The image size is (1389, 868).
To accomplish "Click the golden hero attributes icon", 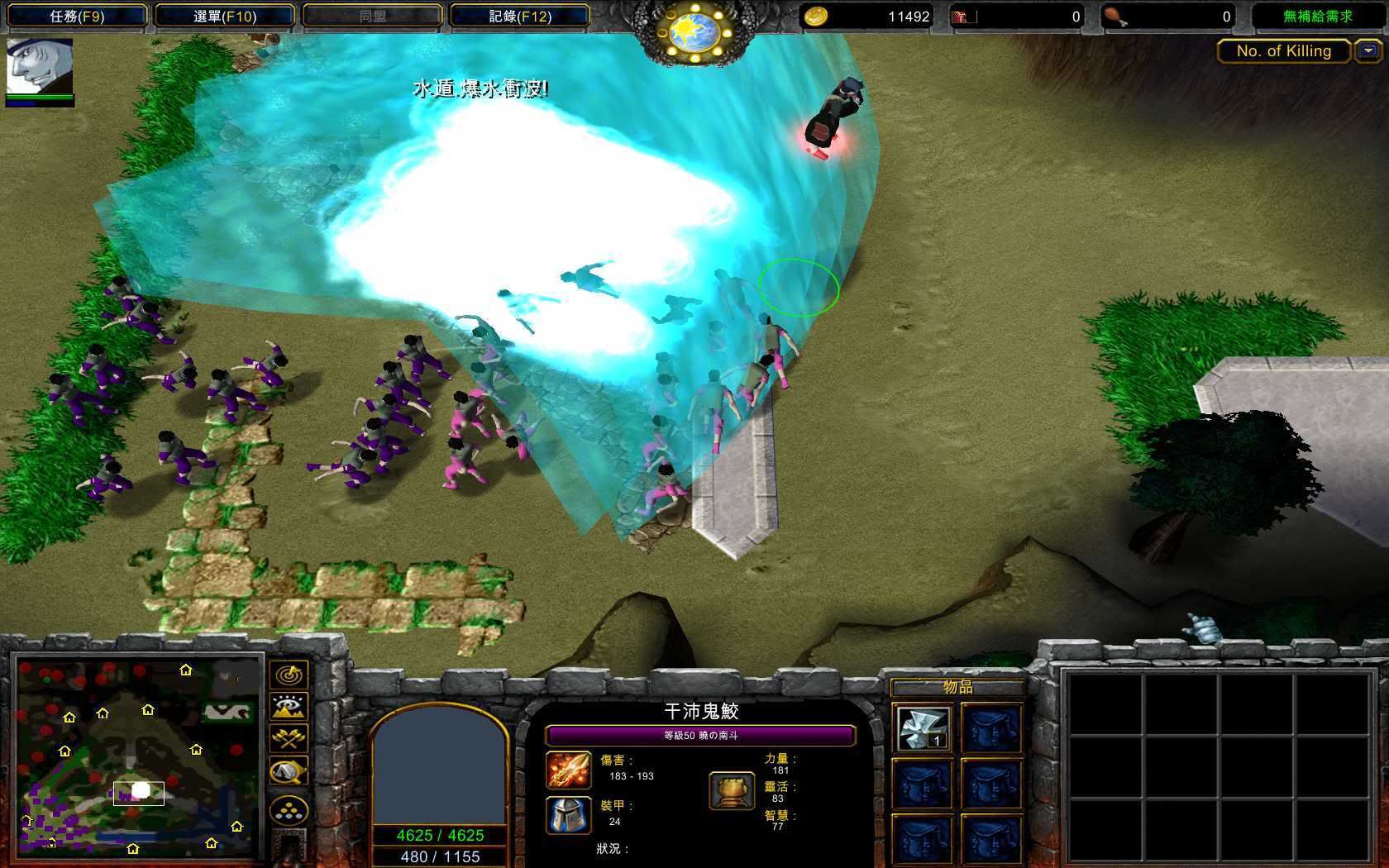I will point(732,791).
